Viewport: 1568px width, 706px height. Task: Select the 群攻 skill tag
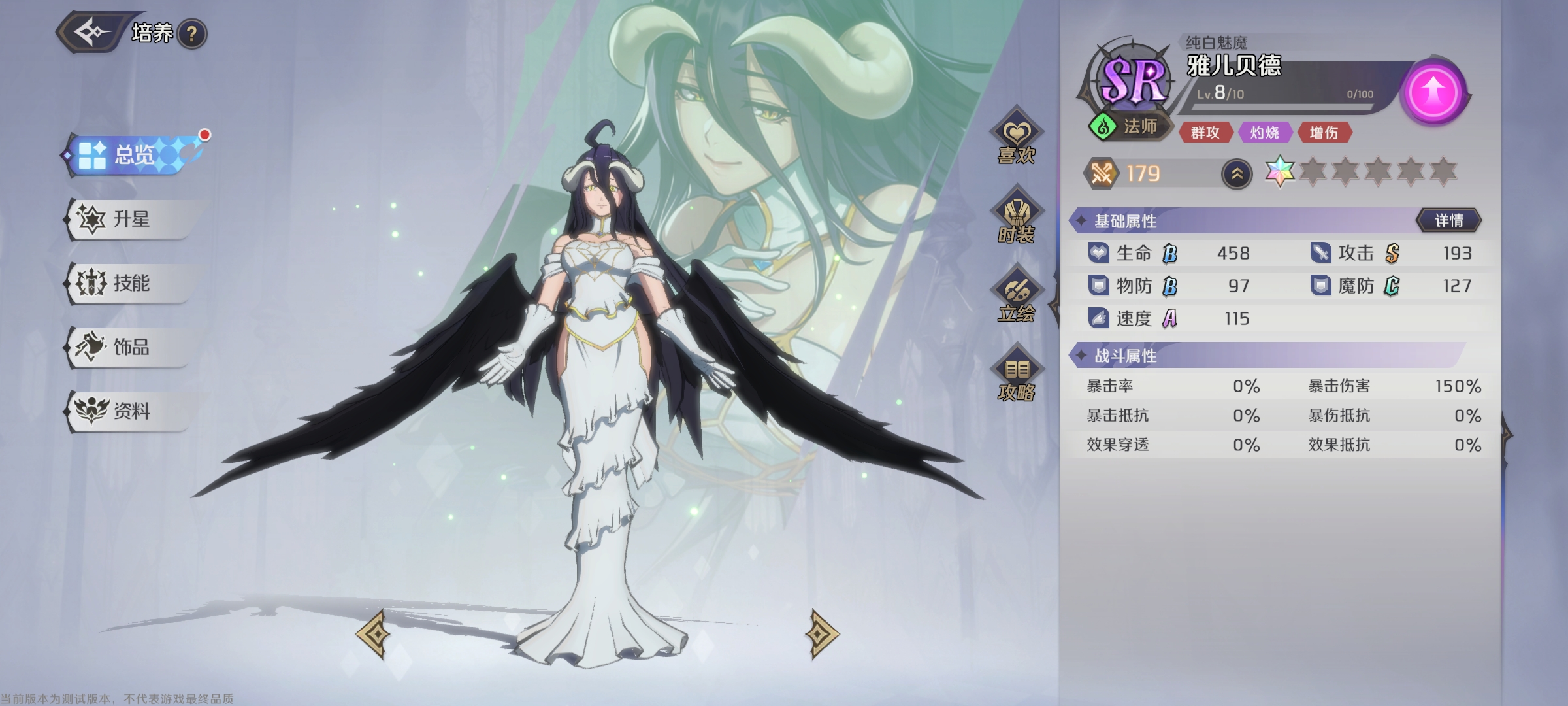(1205, 133)
